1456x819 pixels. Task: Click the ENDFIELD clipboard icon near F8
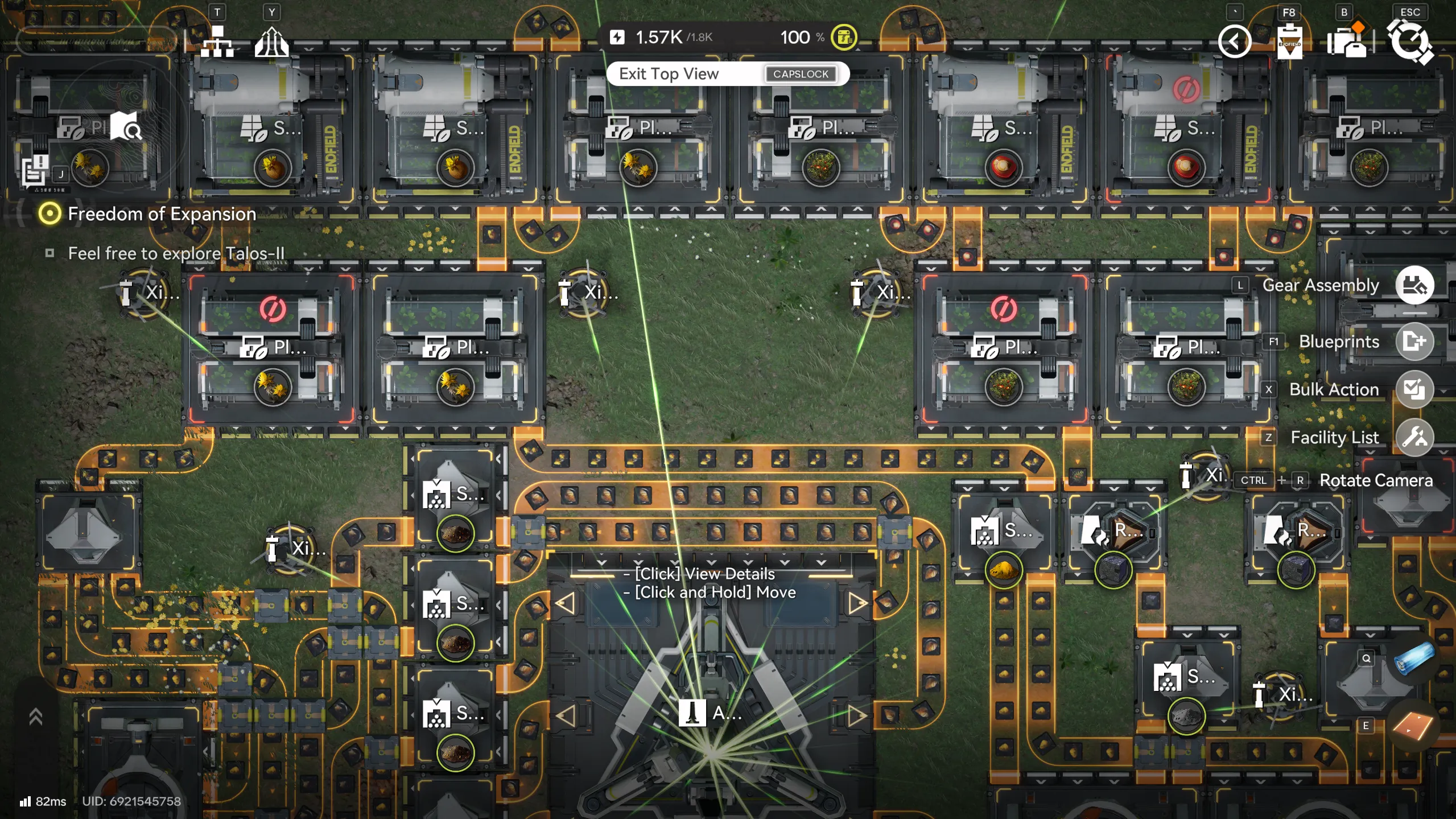click(1290, 41)
